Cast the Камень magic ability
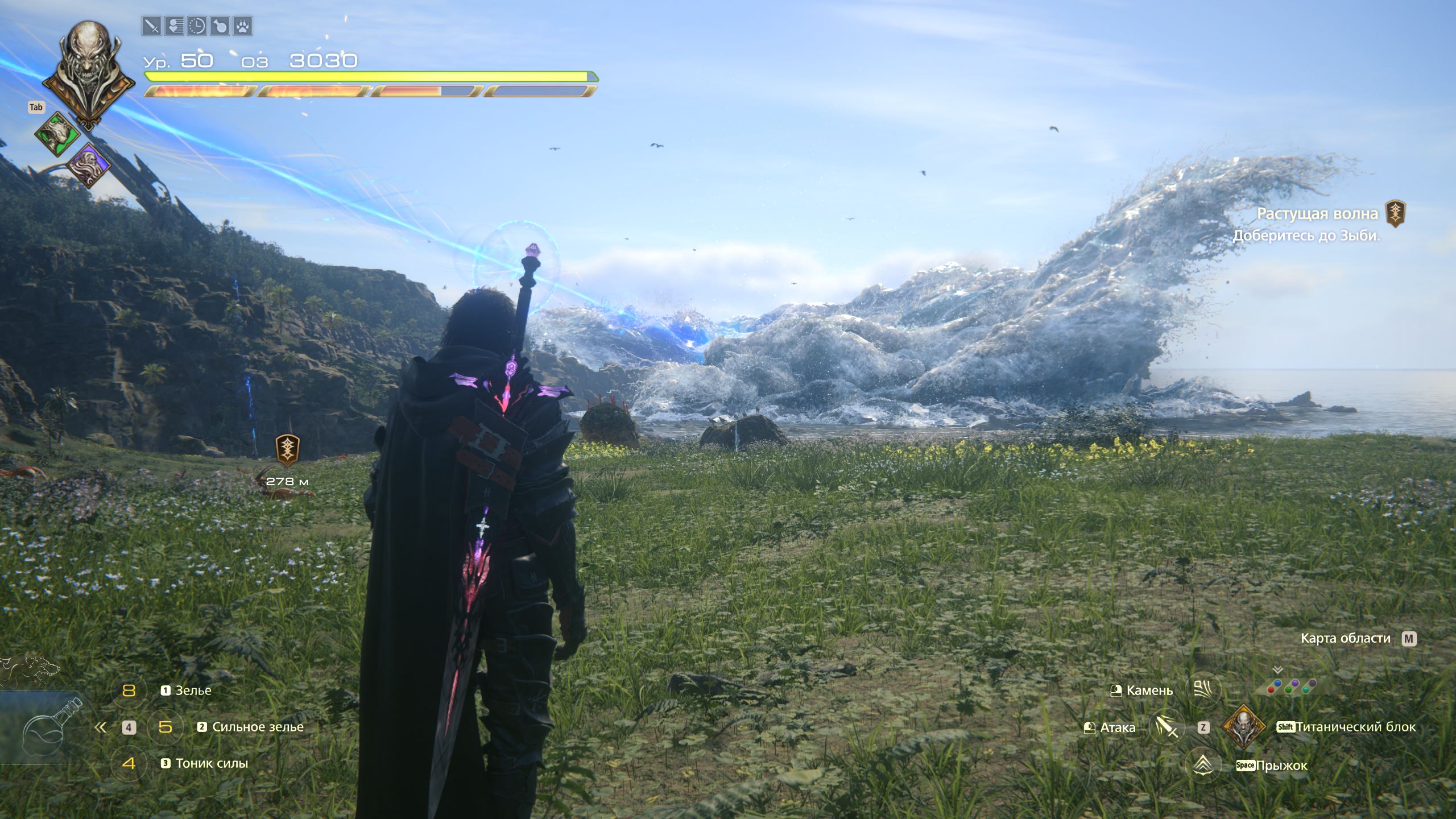Viewport: 1456px width, 819px height. [1205, 690]
